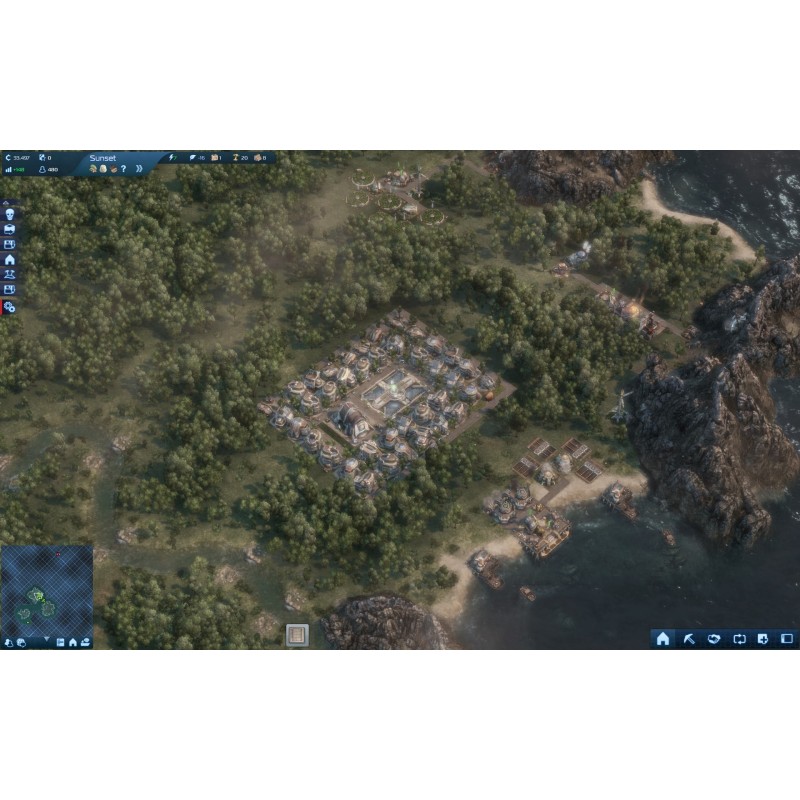
Task: Click the downward triangle under the minimap
Action: point(46,639)
